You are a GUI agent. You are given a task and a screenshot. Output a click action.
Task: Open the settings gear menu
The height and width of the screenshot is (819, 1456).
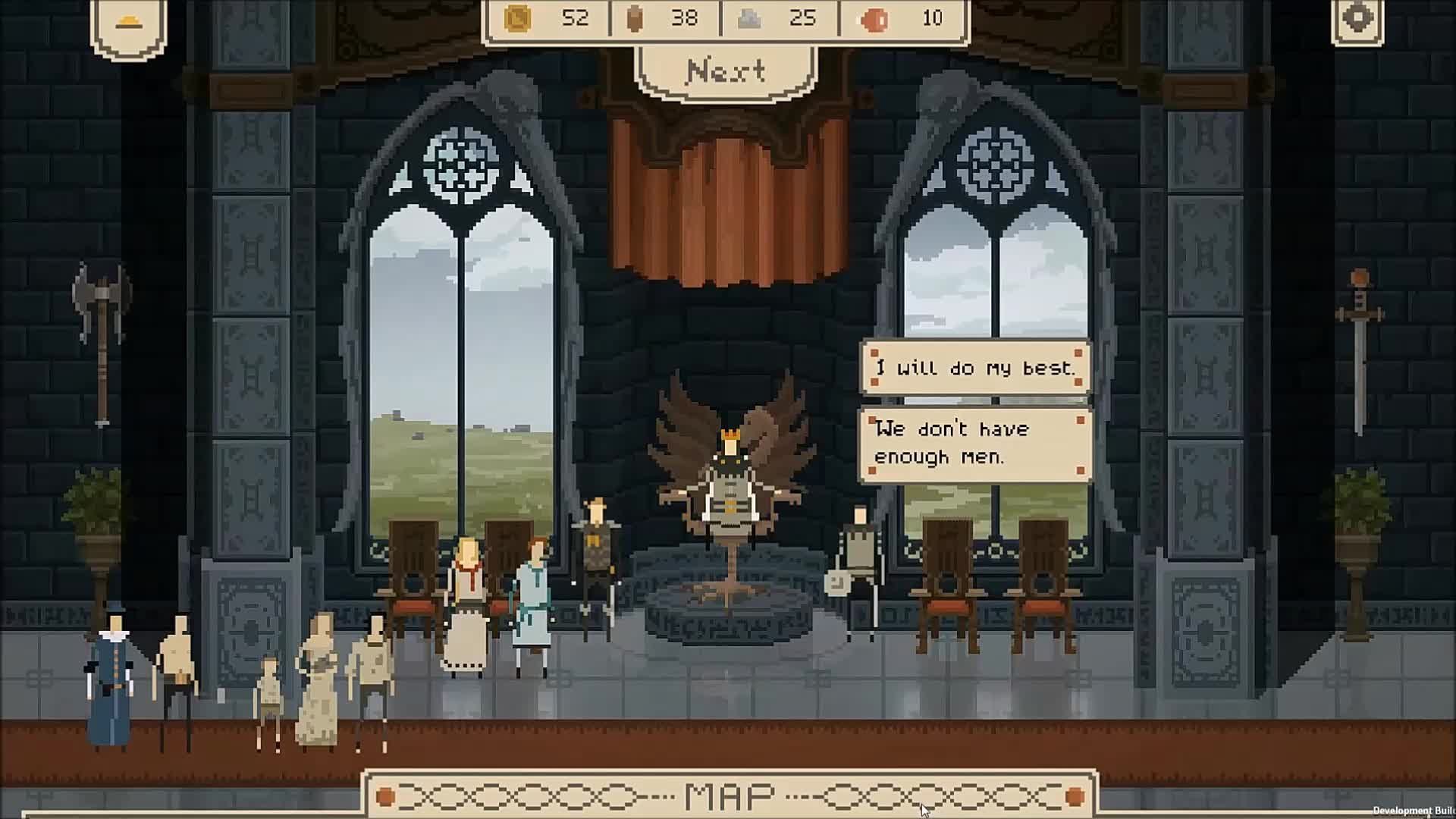click(1357, 19)
